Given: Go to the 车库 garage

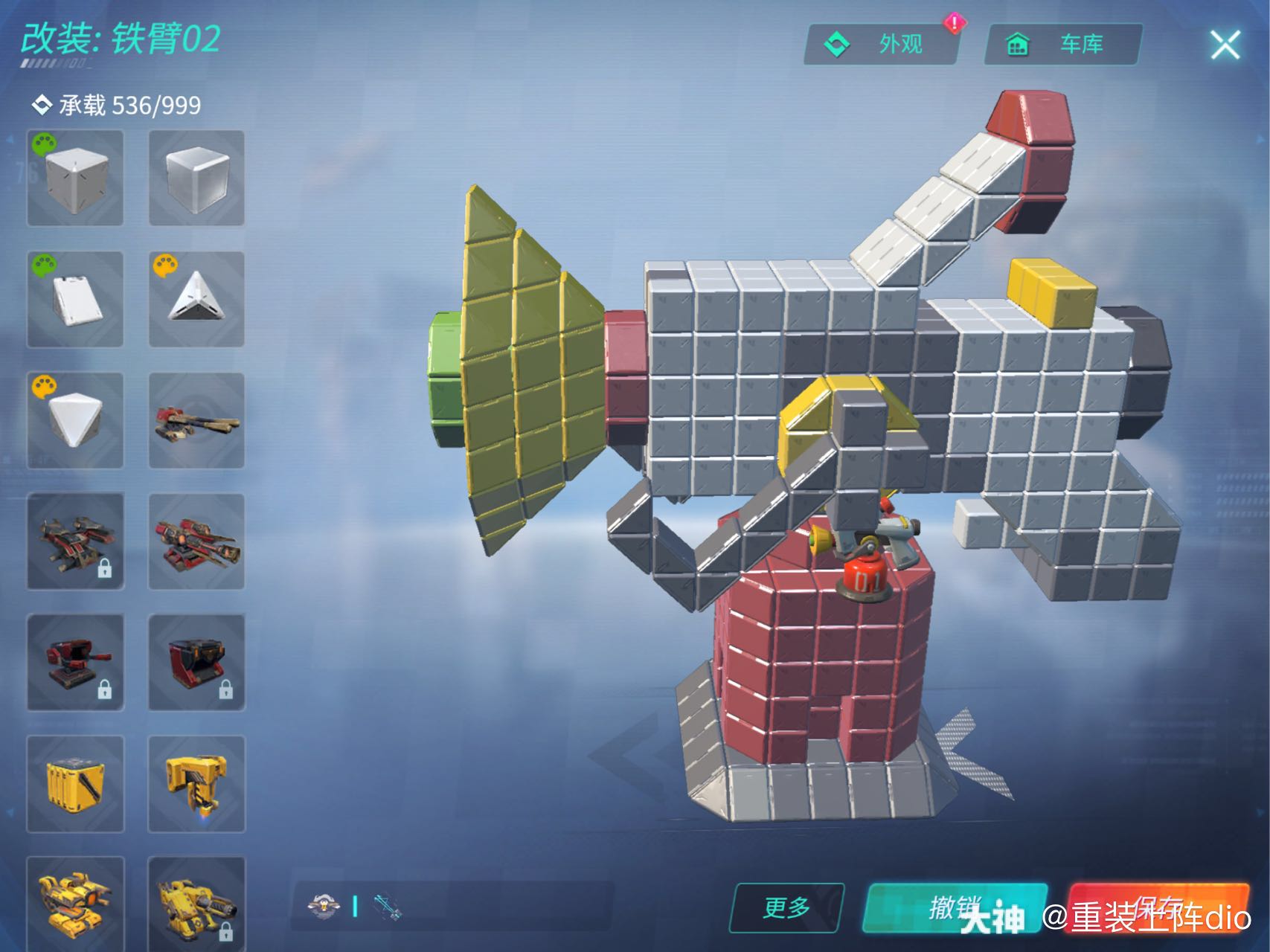Looking at the screenshot, I should [1062, 45].
